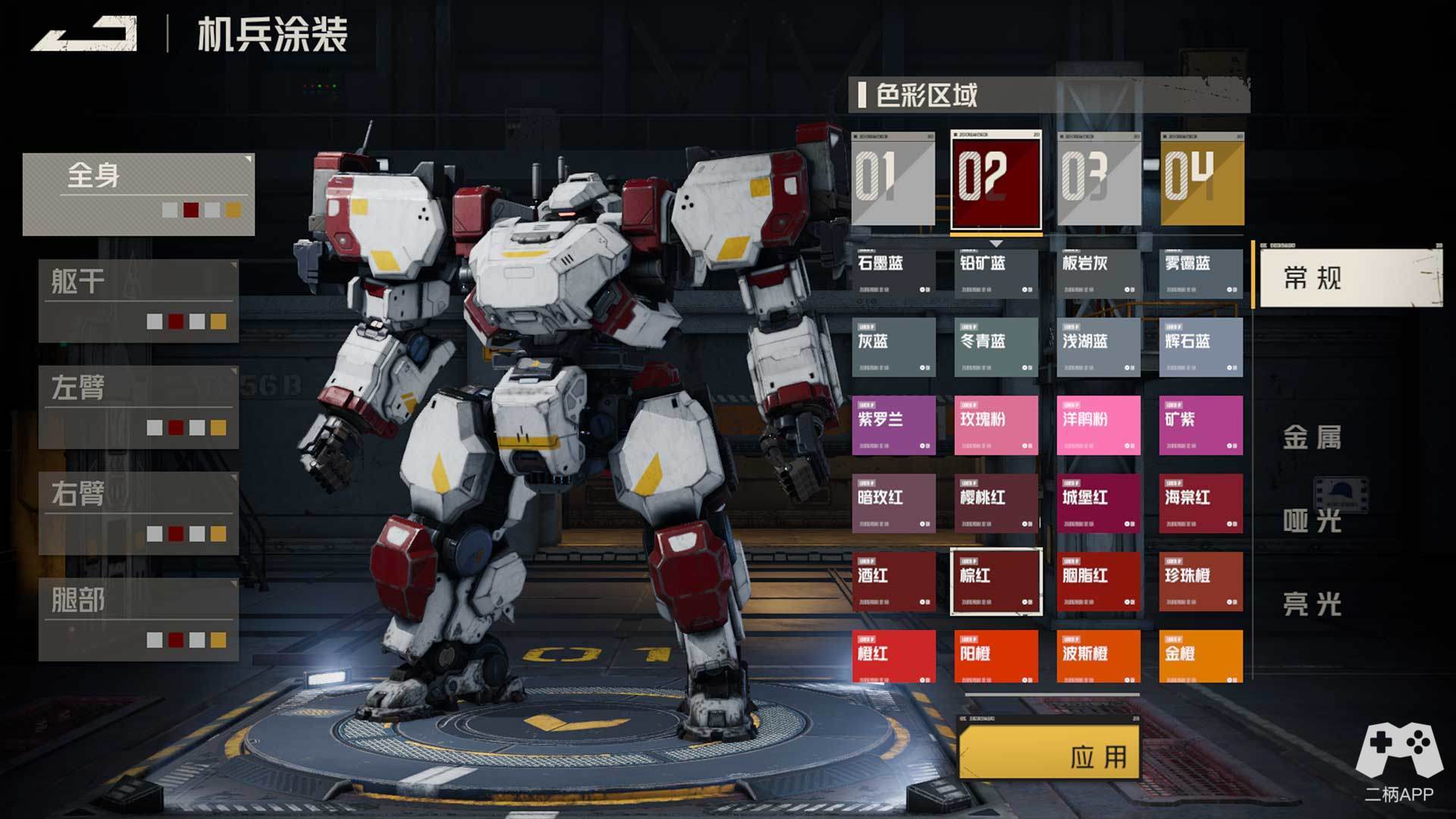Choose the 腿部 legs section
The width and height of the screenshot is (1456, 819).
coord(139,620)
